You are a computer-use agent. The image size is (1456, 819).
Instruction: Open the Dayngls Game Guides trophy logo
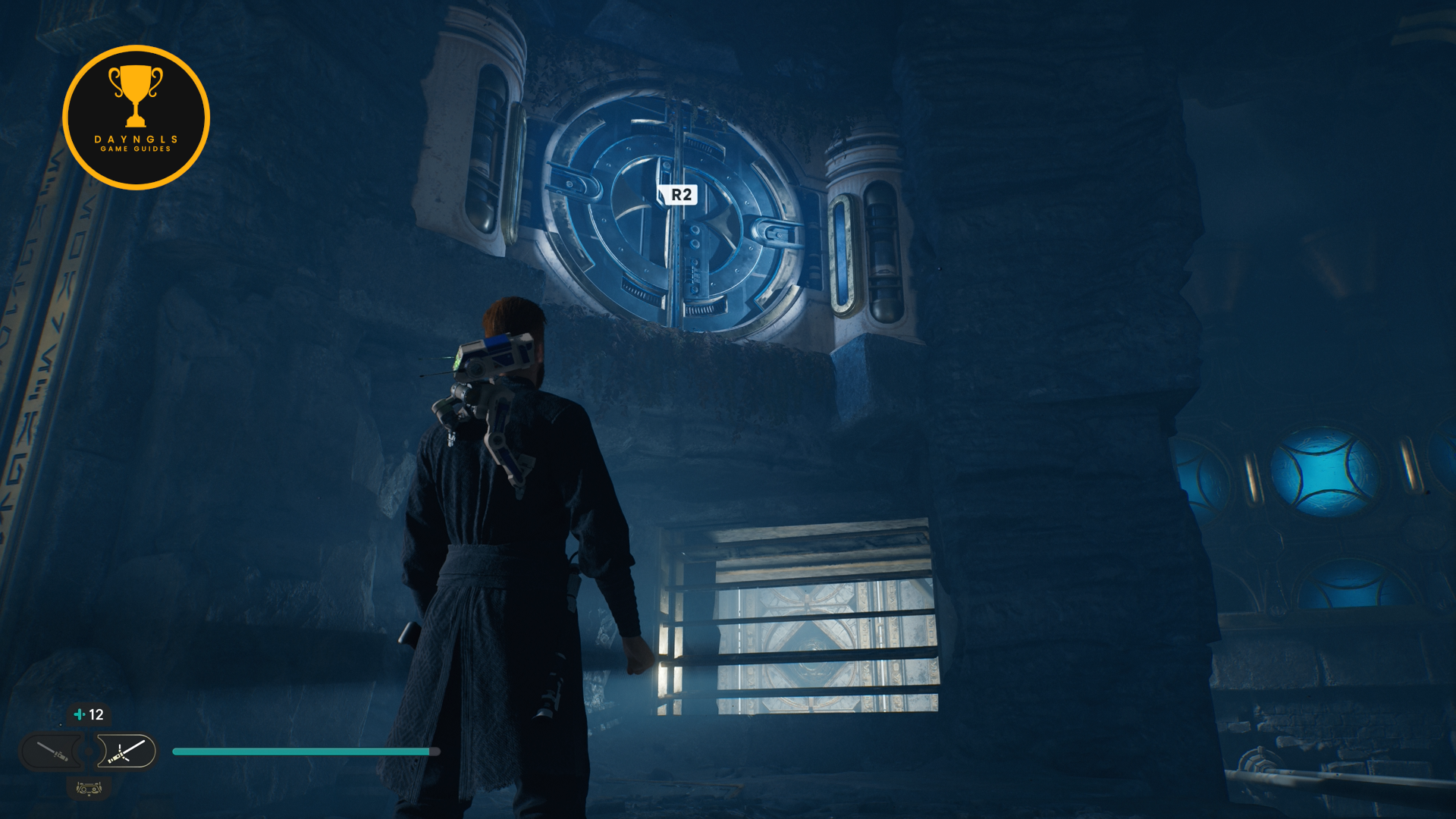pyautogui.click(x=136, y=118)
